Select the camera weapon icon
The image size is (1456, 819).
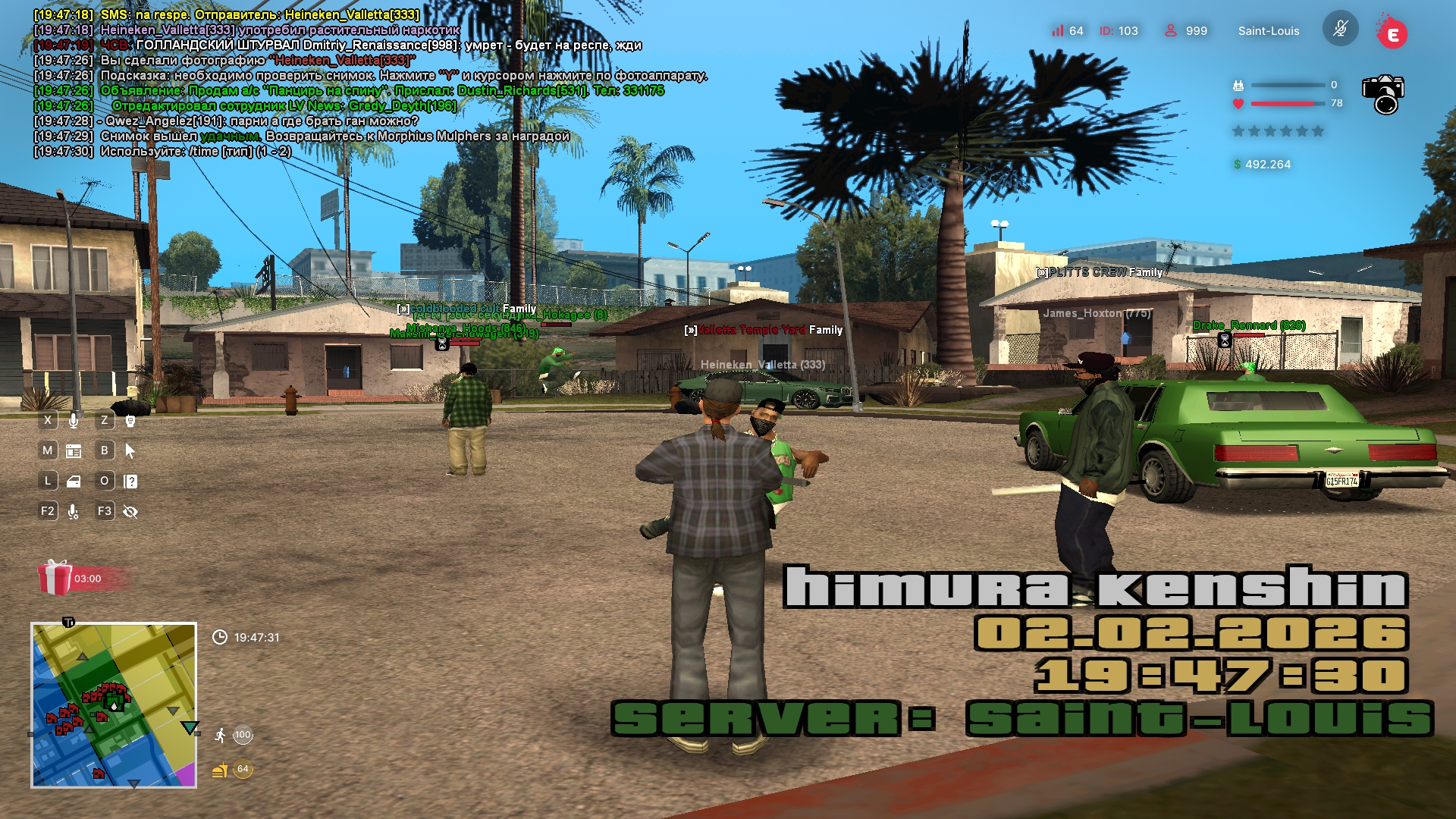(x=1382, y=94)
